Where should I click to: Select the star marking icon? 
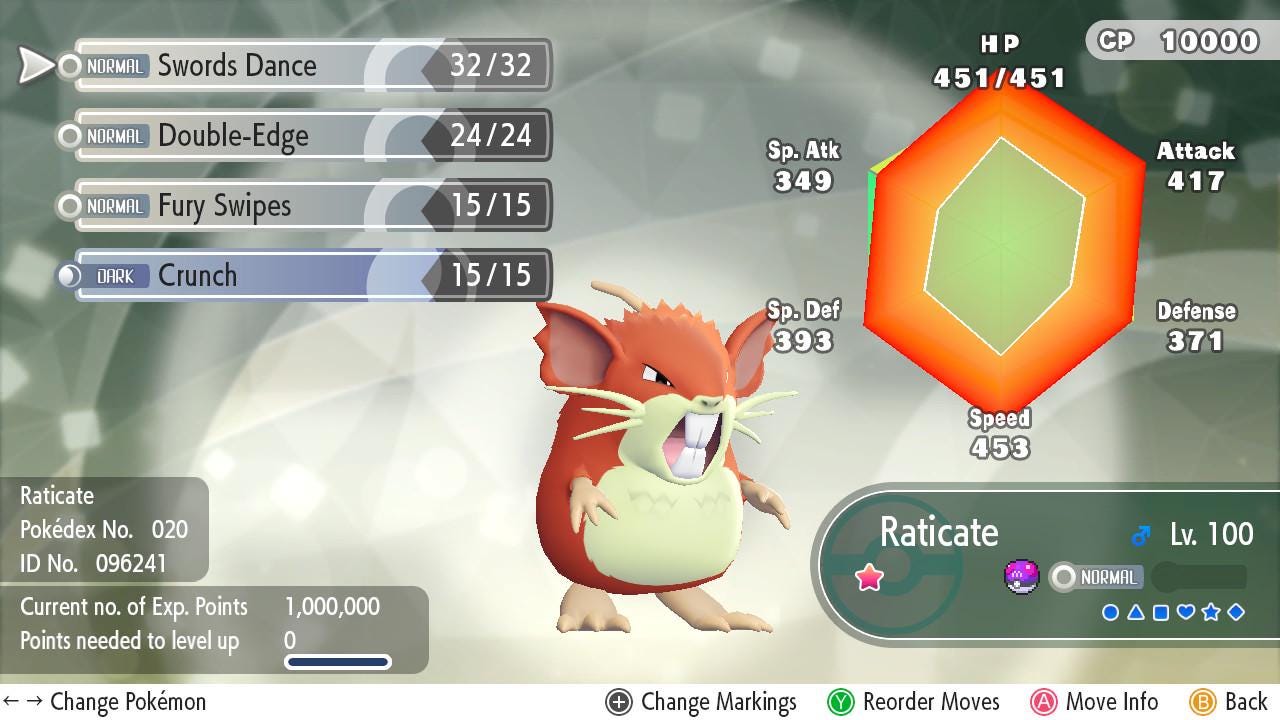tap(1211, 612)
